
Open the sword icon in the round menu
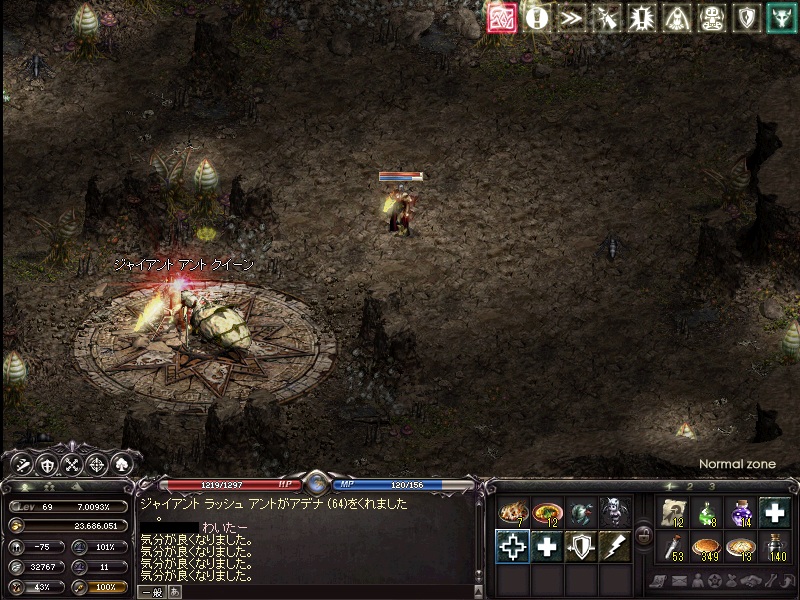point(20,464)
